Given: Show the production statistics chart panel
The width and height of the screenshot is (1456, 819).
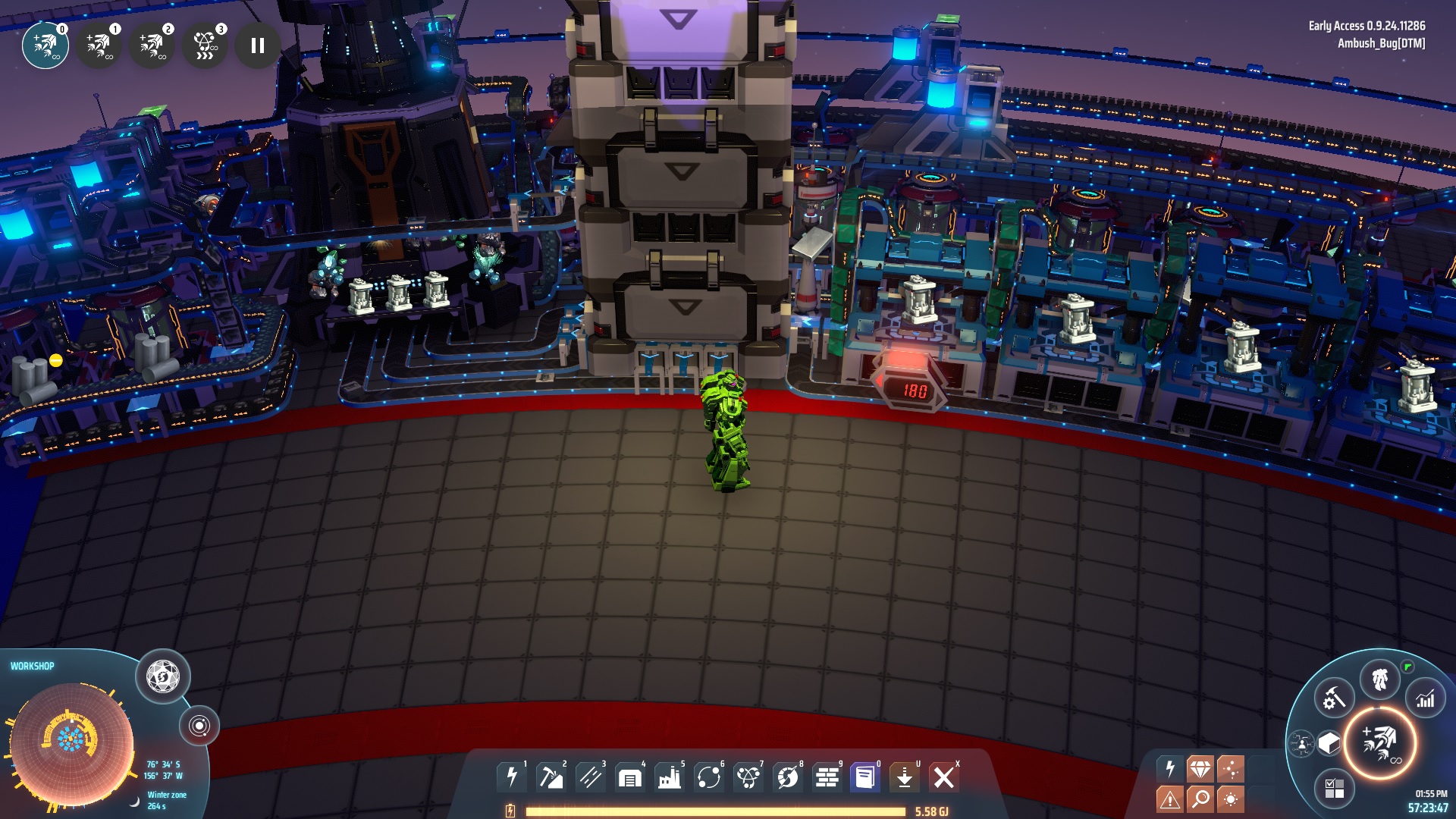Looking at the screenshot, I should pos(1426,698).
